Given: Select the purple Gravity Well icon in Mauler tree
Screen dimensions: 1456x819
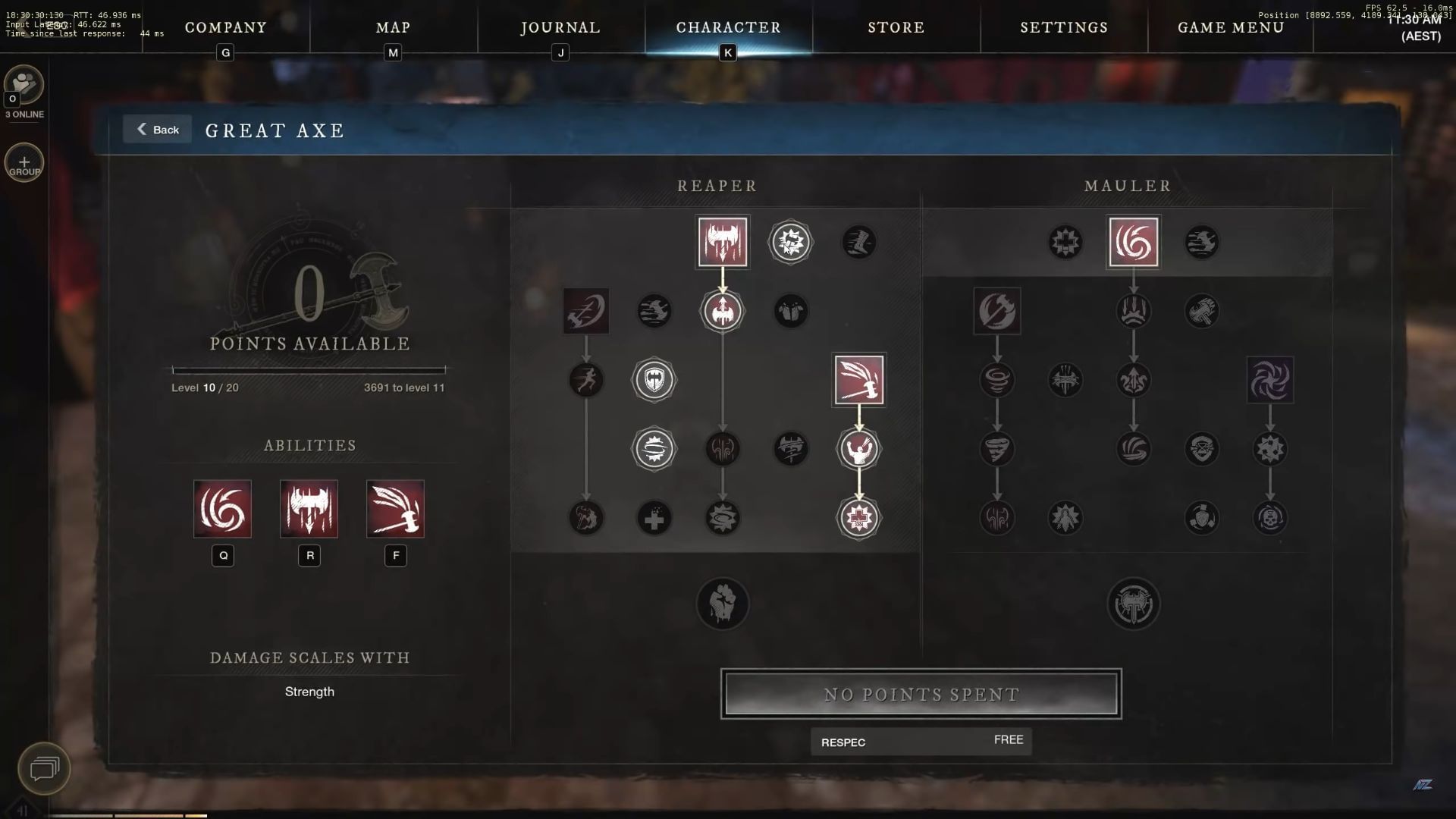Looking at the screenshot, I should coord(1271,380).
